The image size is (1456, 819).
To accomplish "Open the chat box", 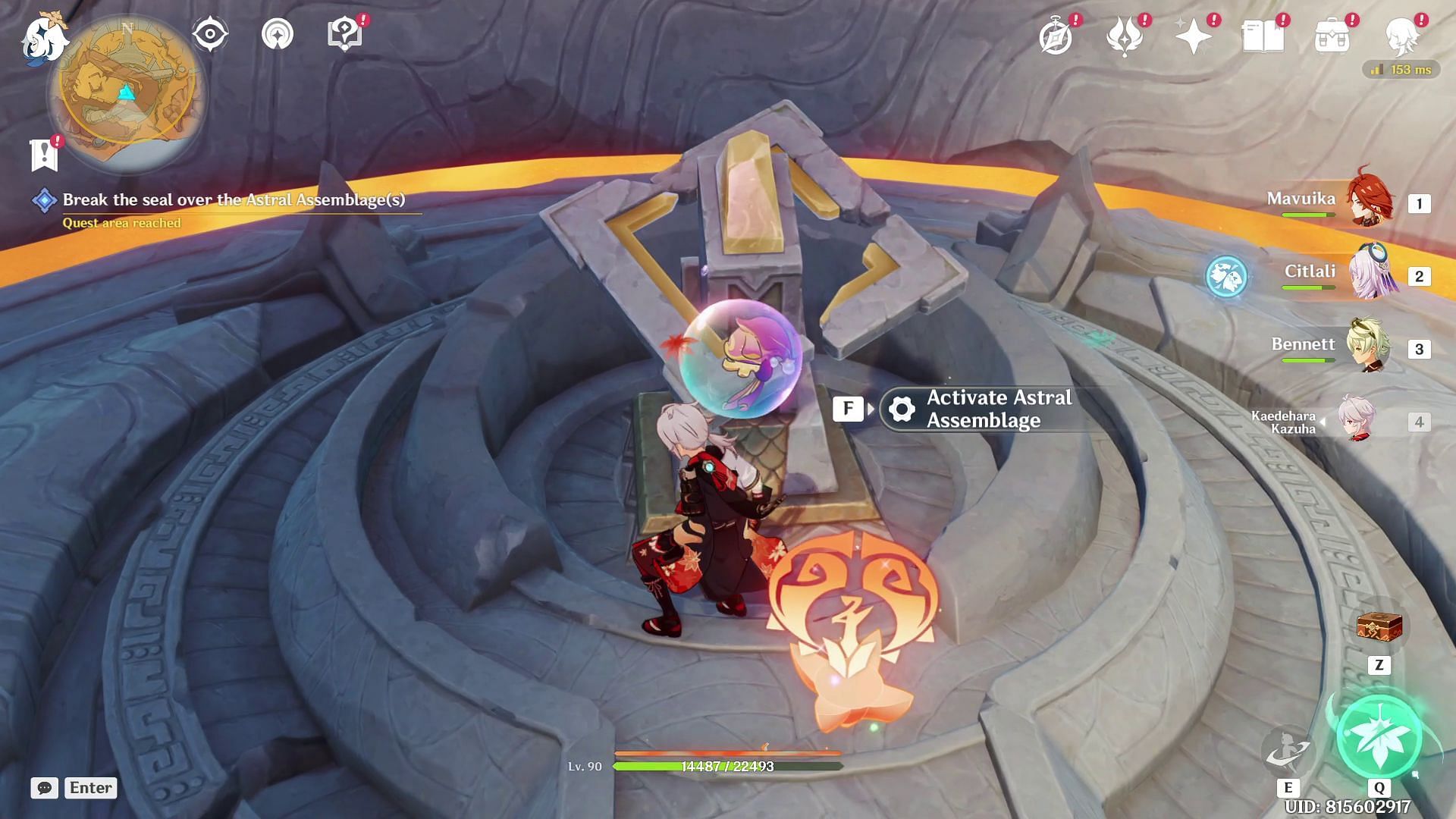I will tap(74, 788).
